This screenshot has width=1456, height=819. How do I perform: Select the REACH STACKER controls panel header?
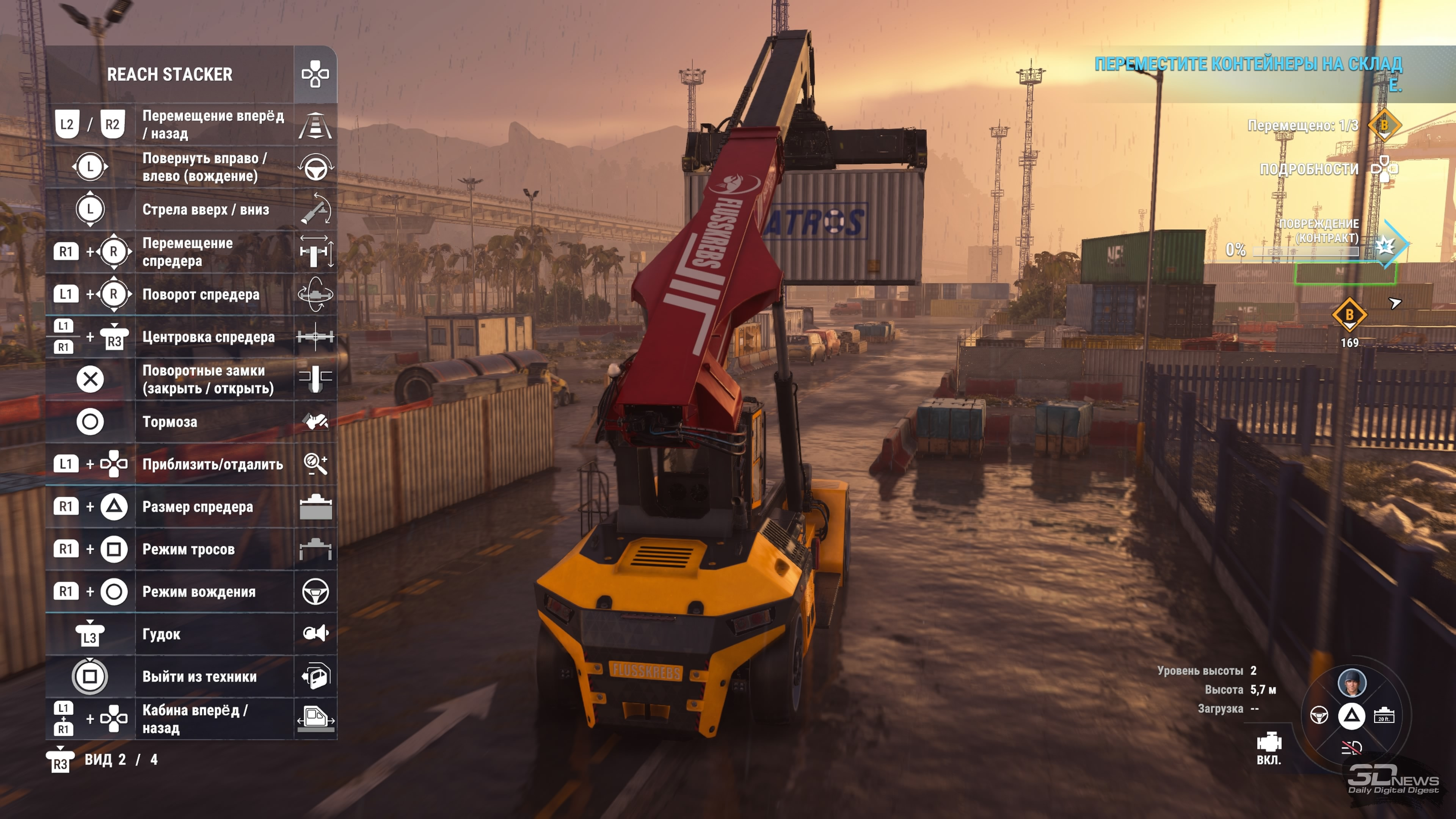169,74
